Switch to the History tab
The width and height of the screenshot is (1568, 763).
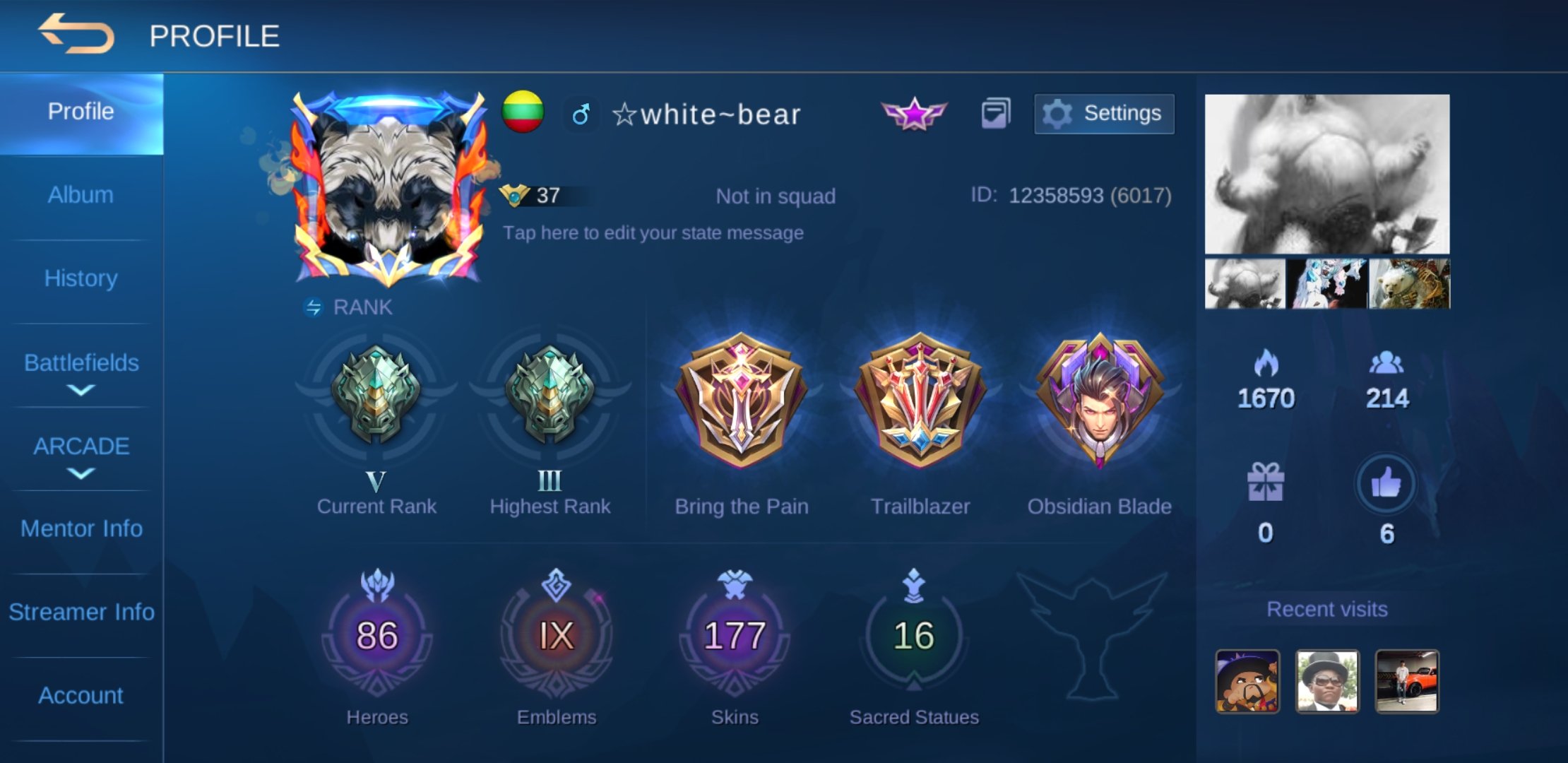click(x=81, y=278)
